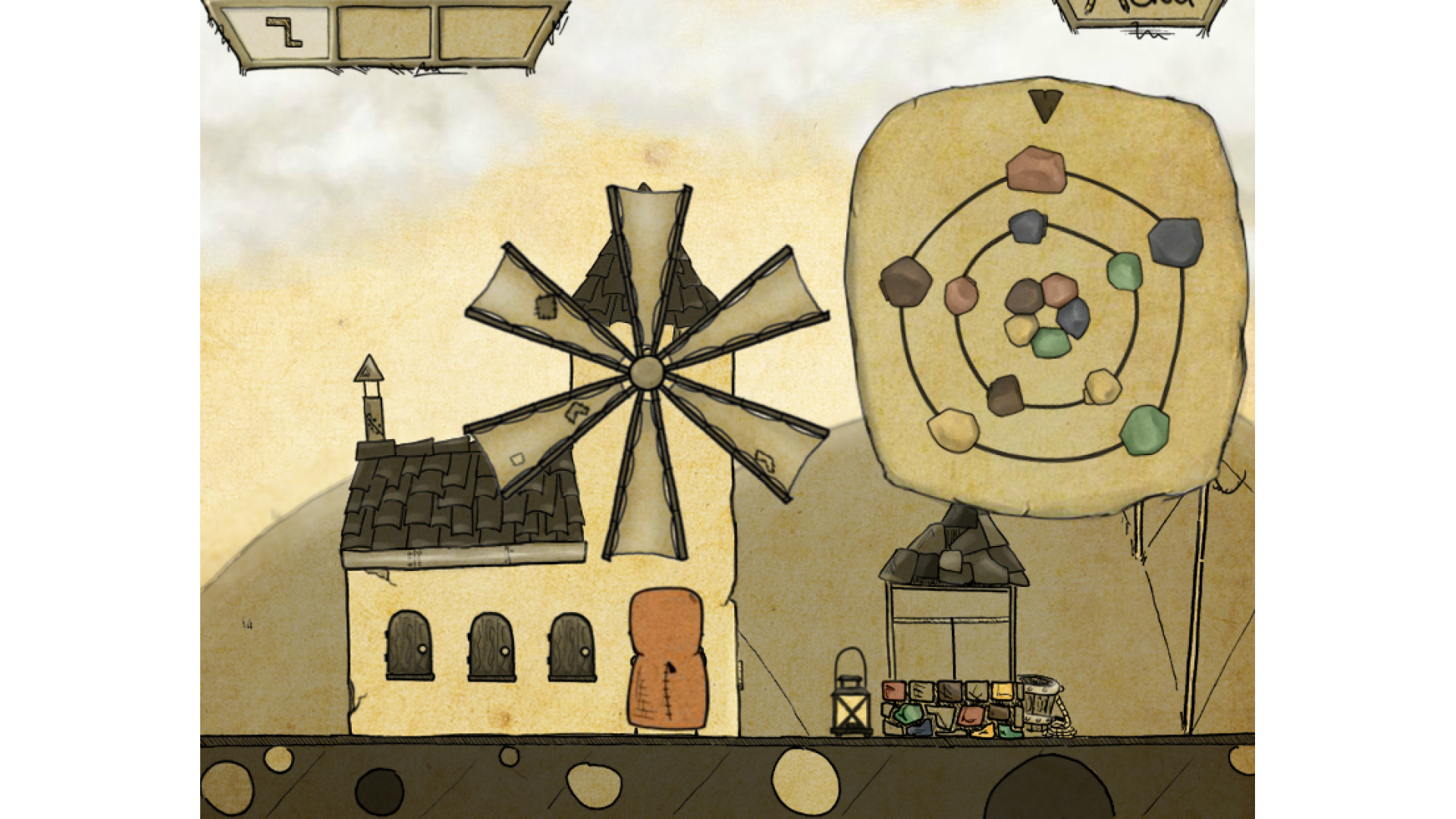Choose the yellow stone on the middle ring
The width and height of the screenshot is (1456, 819).
(1102, 387)
